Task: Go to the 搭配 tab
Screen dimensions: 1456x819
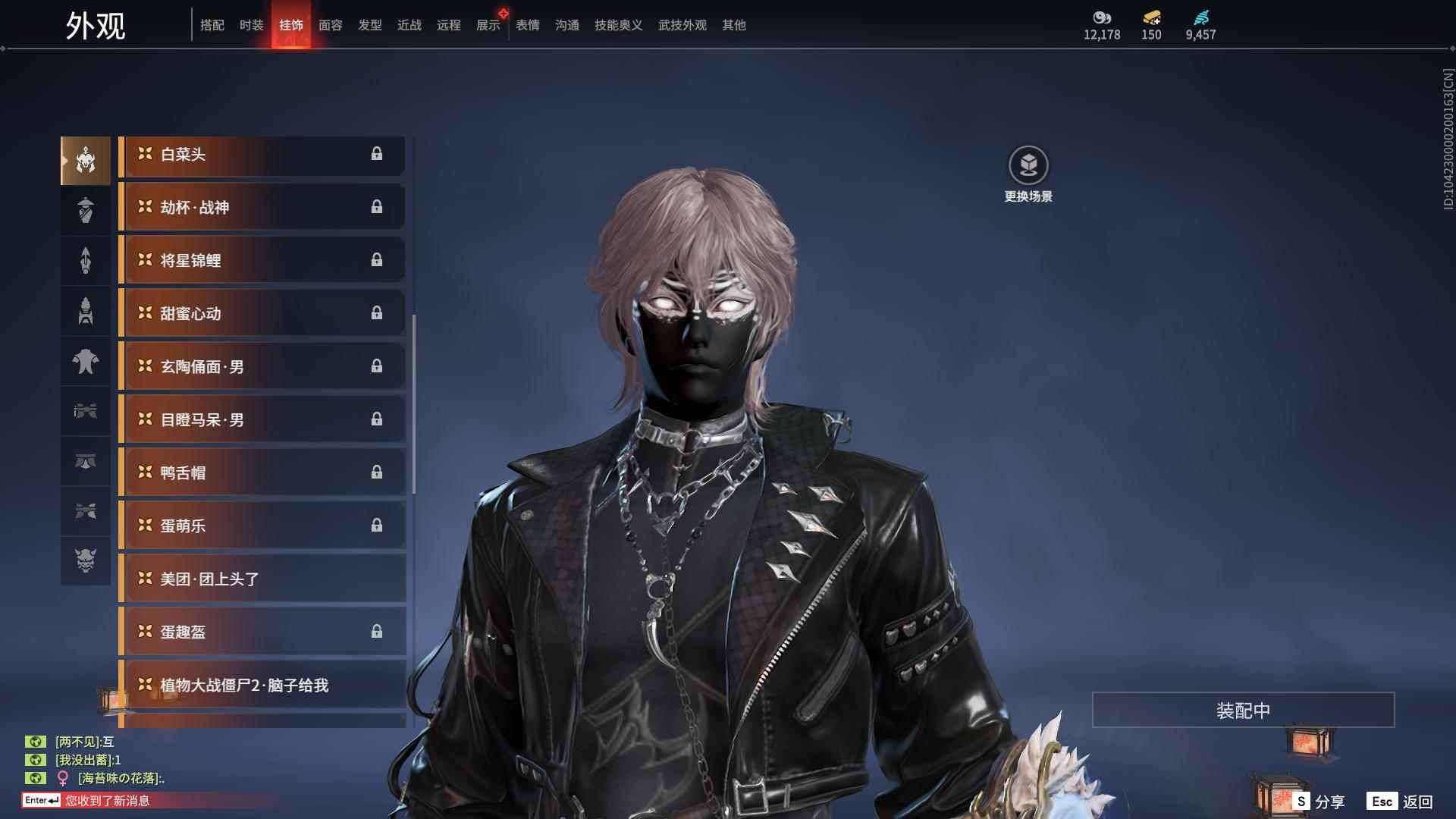Action: (212, 25)
